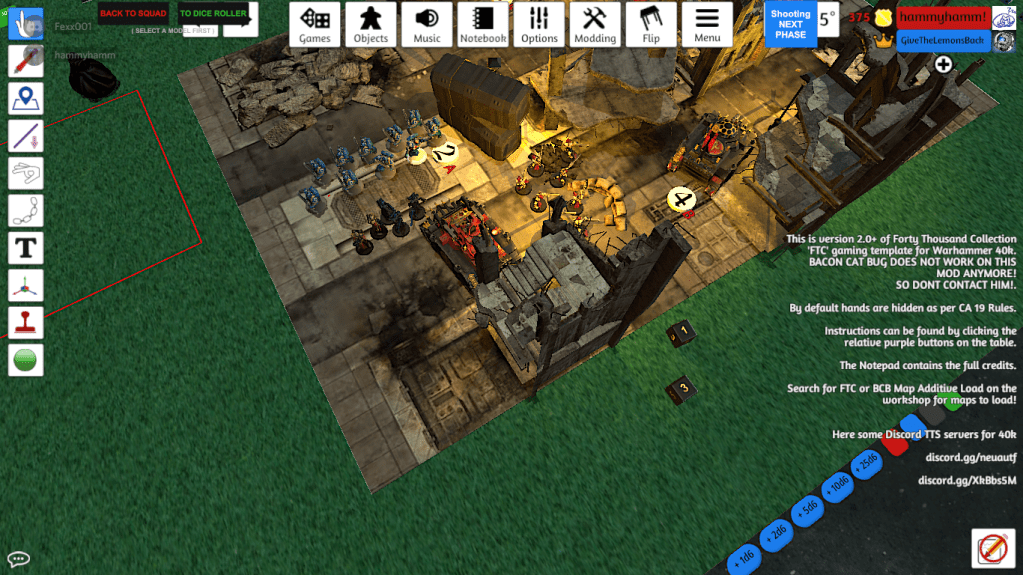Image resolution: width=1023 pixels, height=575 pixels.
Task: Go to the Dice Roller
Action: click(x=213, y=13)
